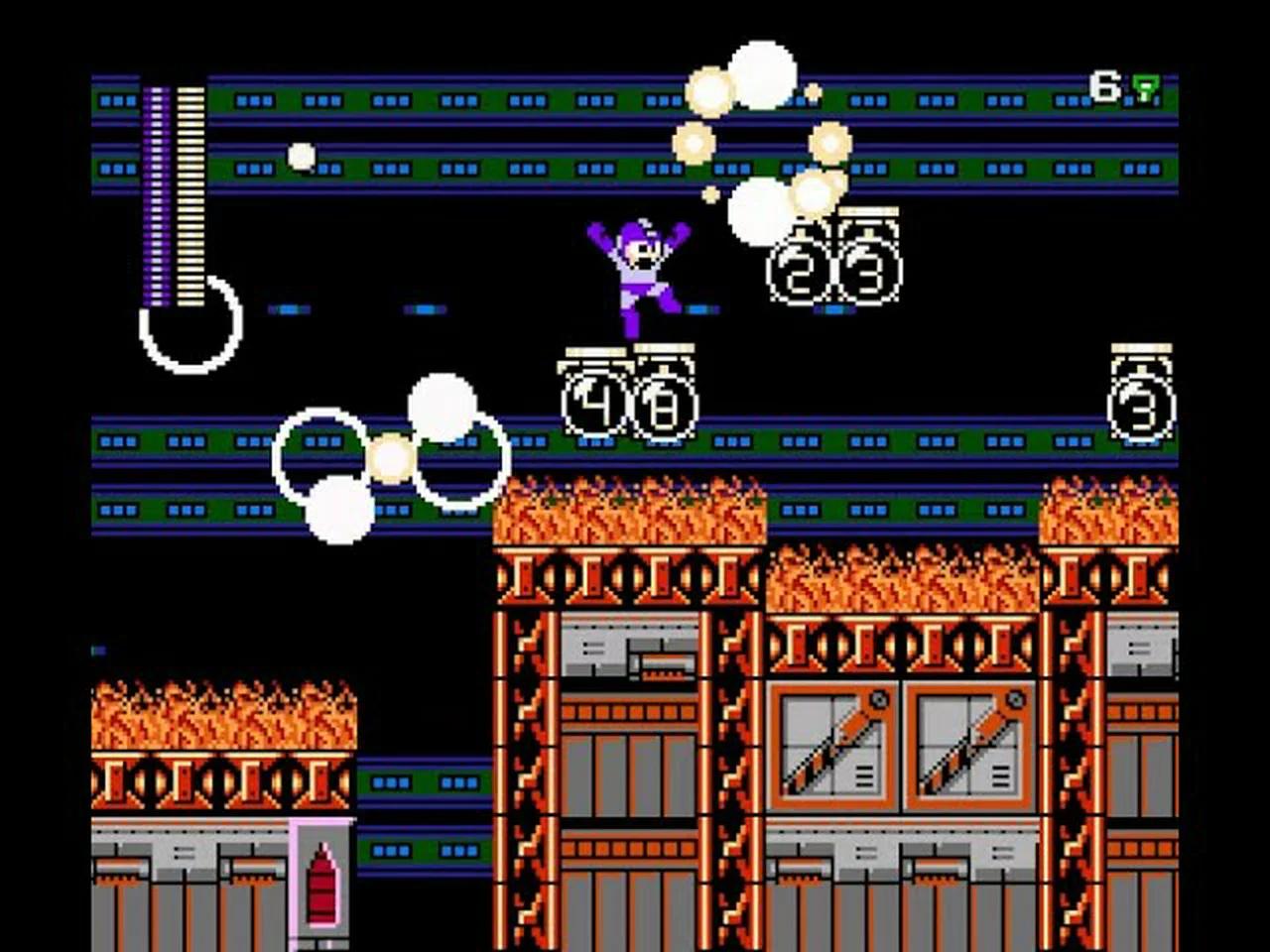Image resolution: width=1270 pixels, height=952 pixels.
Task: Click the large white cloud above Mega Man
Action: tap(762, 74)
